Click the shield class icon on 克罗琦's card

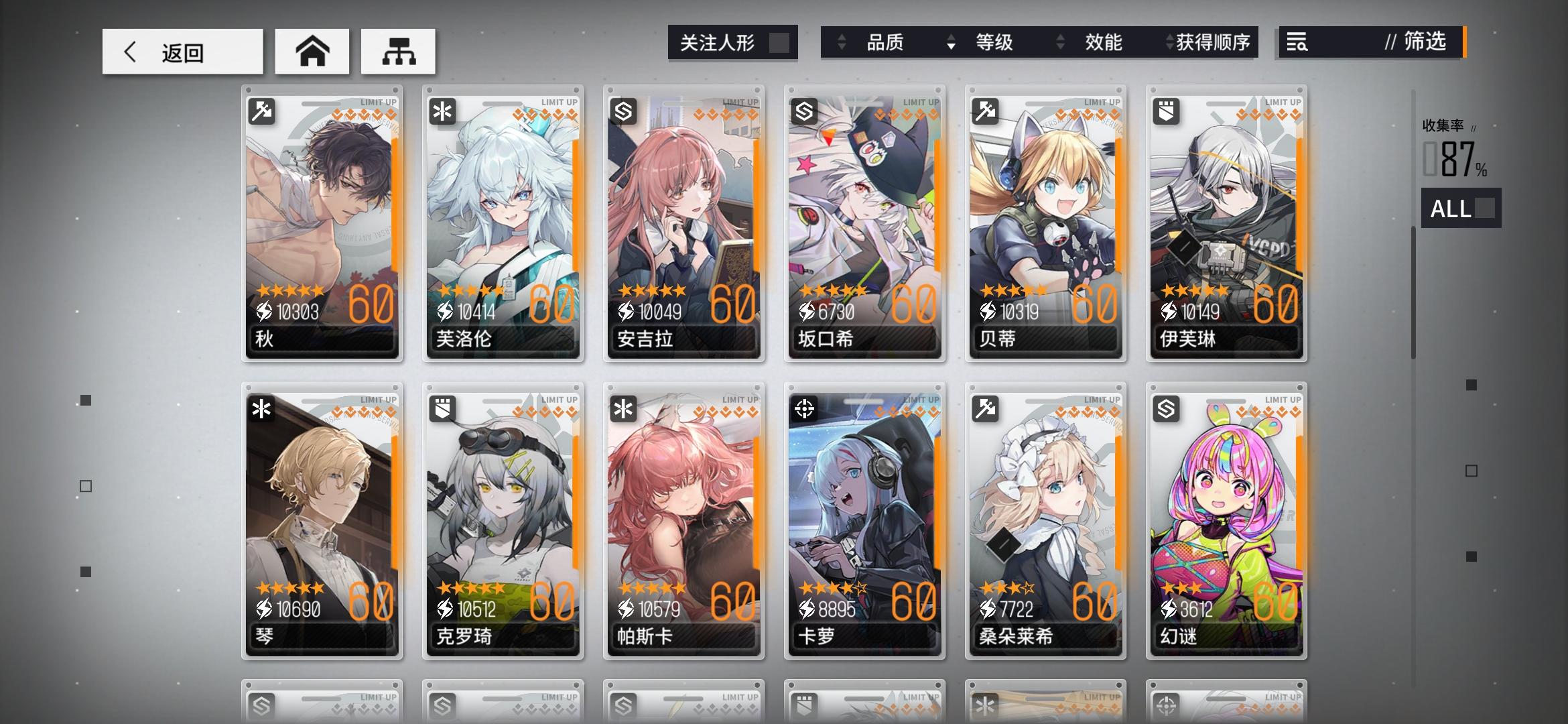443,409
